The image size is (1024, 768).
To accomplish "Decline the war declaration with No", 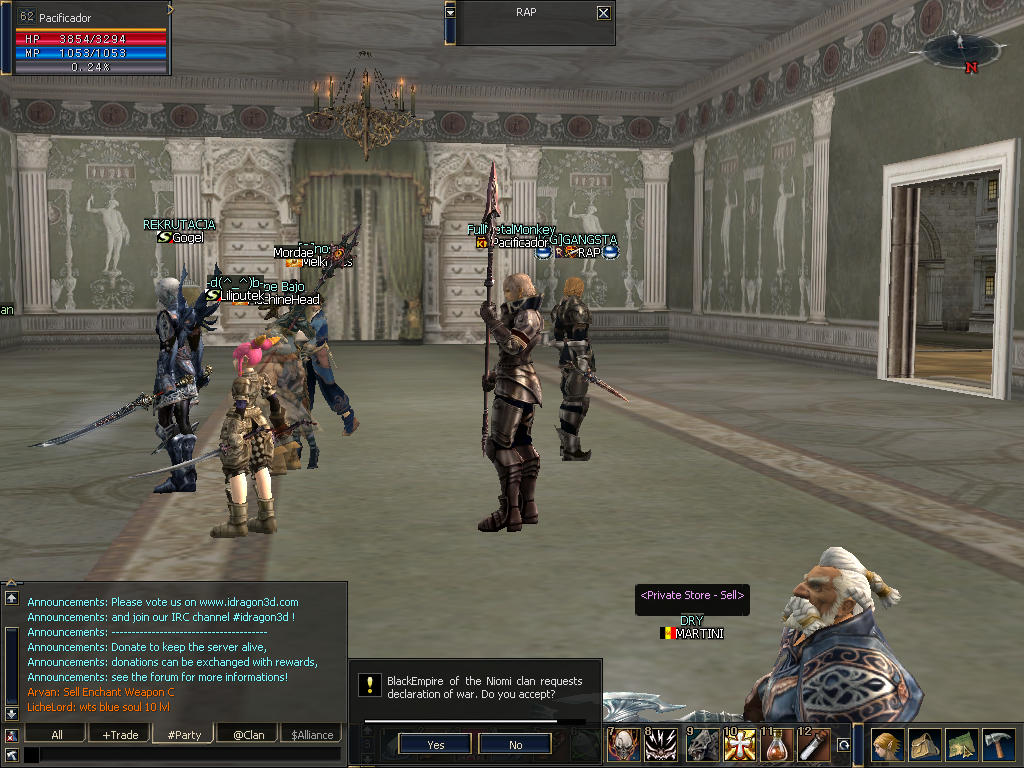I will 515,744.
